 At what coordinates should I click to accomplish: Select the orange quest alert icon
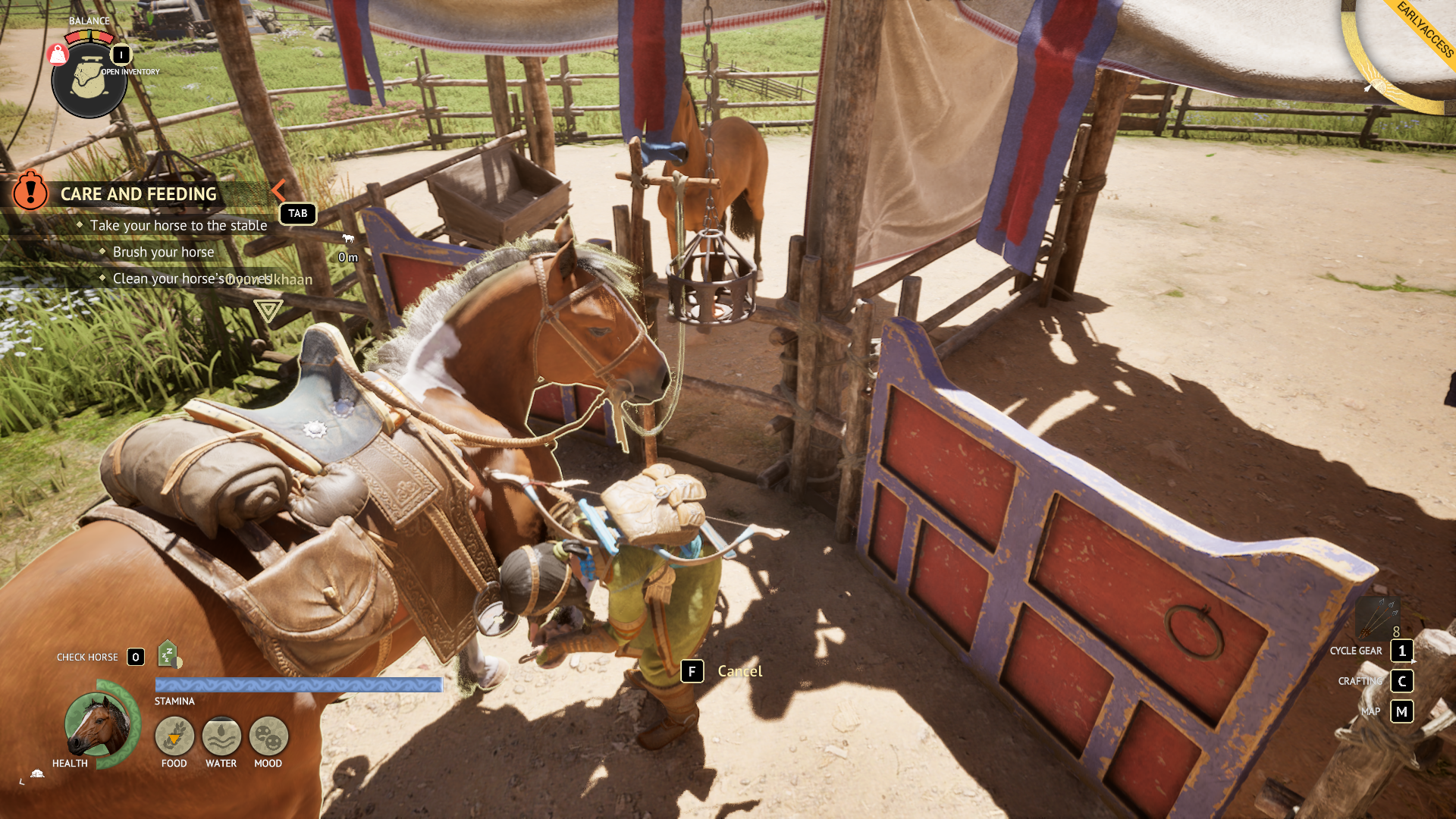tap(30, 190)
